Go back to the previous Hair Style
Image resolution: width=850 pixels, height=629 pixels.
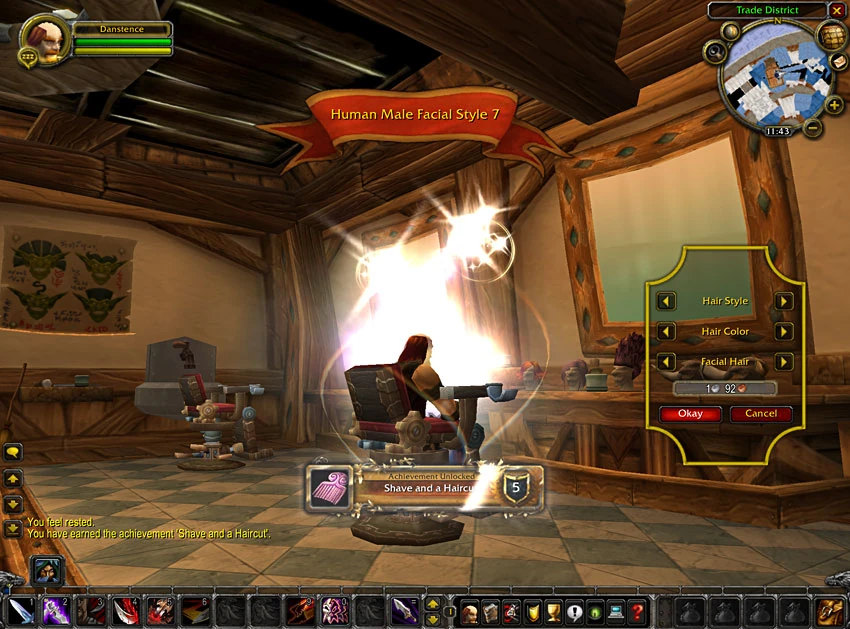(666, 301)
